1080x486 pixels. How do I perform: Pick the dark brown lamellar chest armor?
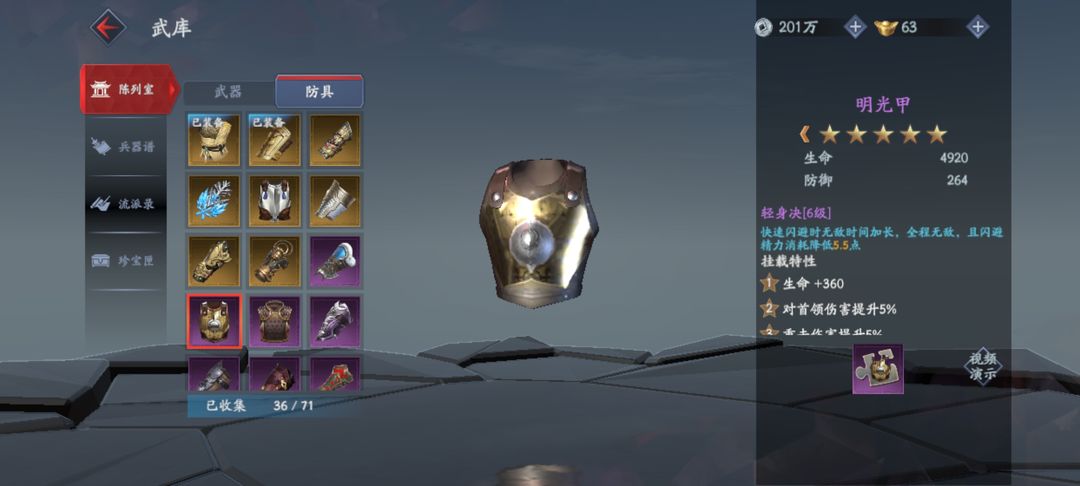coord(275,321)
